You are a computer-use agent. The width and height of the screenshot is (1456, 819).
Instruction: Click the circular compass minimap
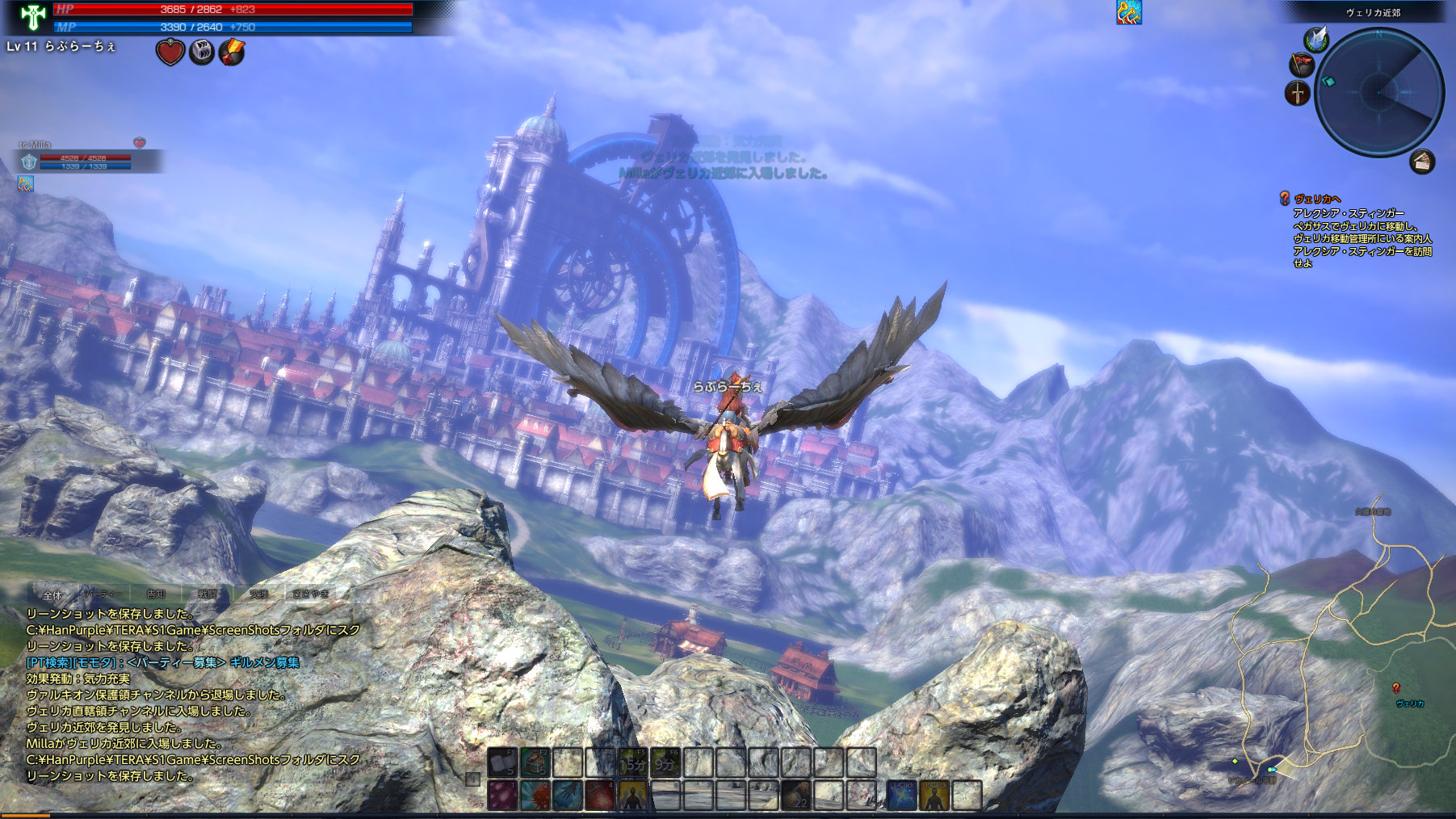[1379, 92]
